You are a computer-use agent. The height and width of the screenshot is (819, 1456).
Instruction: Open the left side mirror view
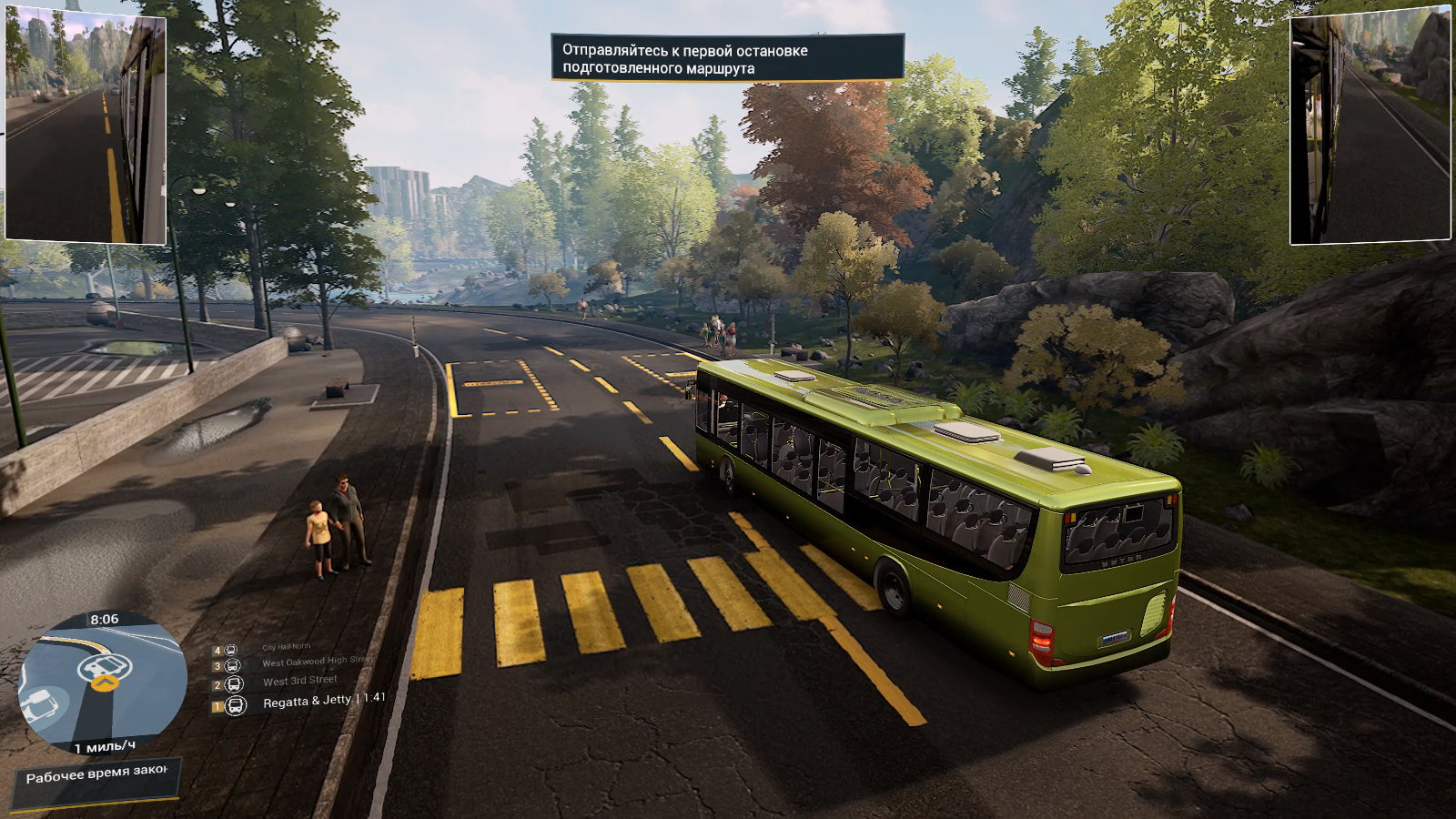86,129
